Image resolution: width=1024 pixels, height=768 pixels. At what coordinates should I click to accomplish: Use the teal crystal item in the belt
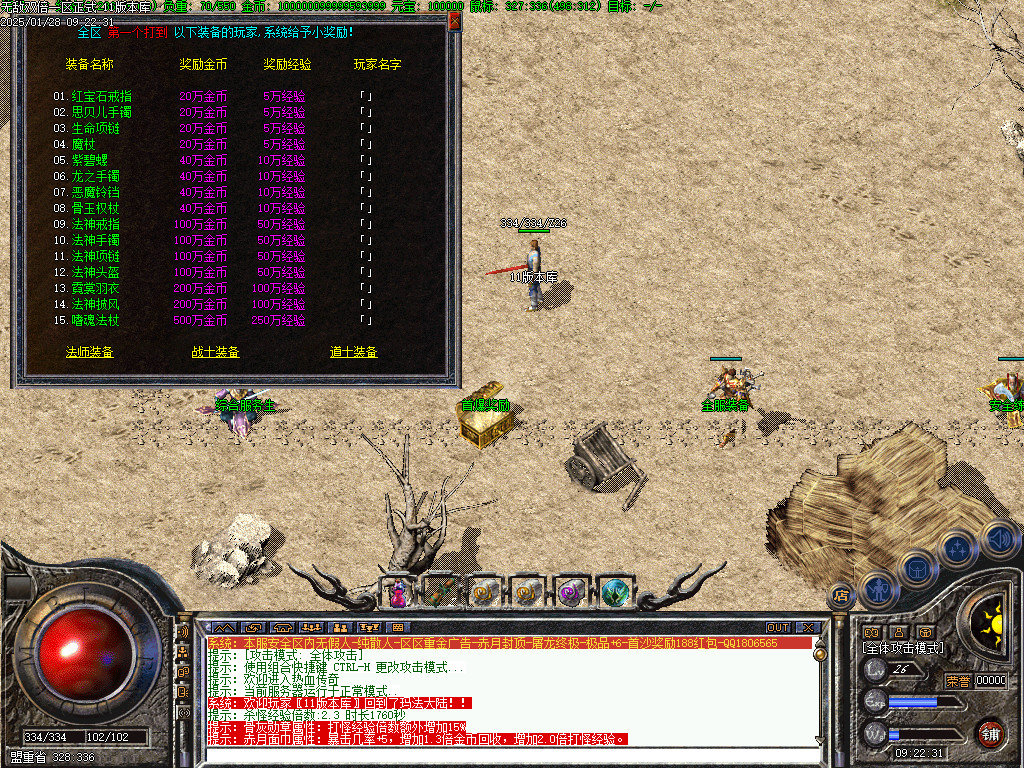pos(616,593)
